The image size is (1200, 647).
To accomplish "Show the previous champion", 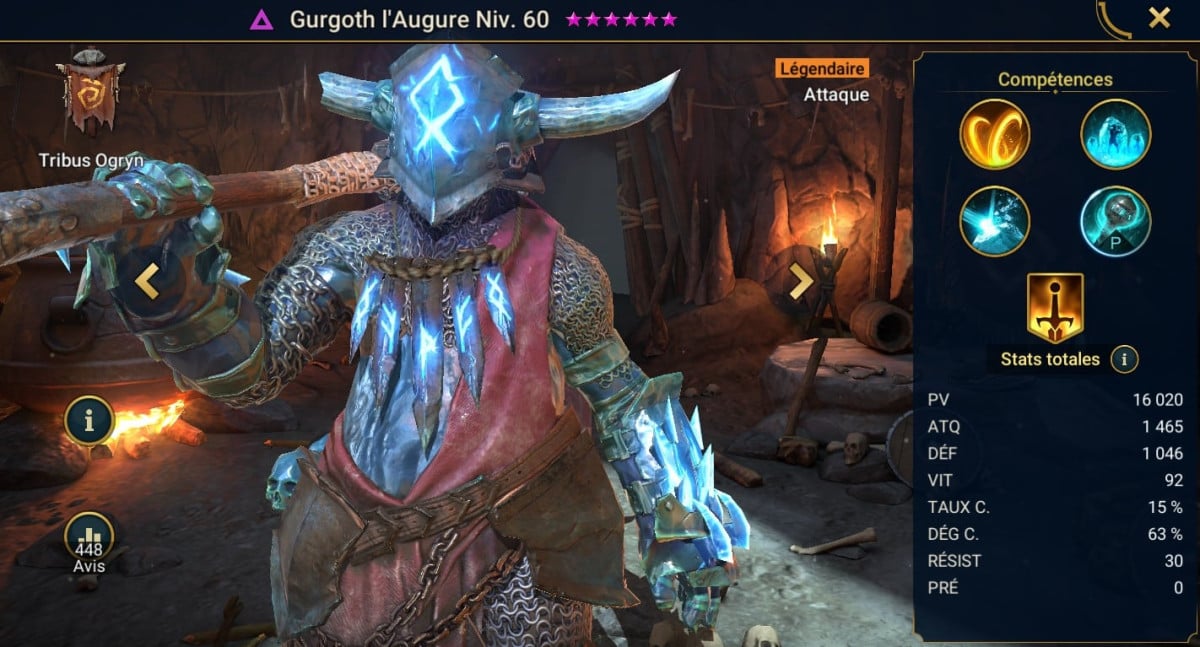I will tap(147, 283).
